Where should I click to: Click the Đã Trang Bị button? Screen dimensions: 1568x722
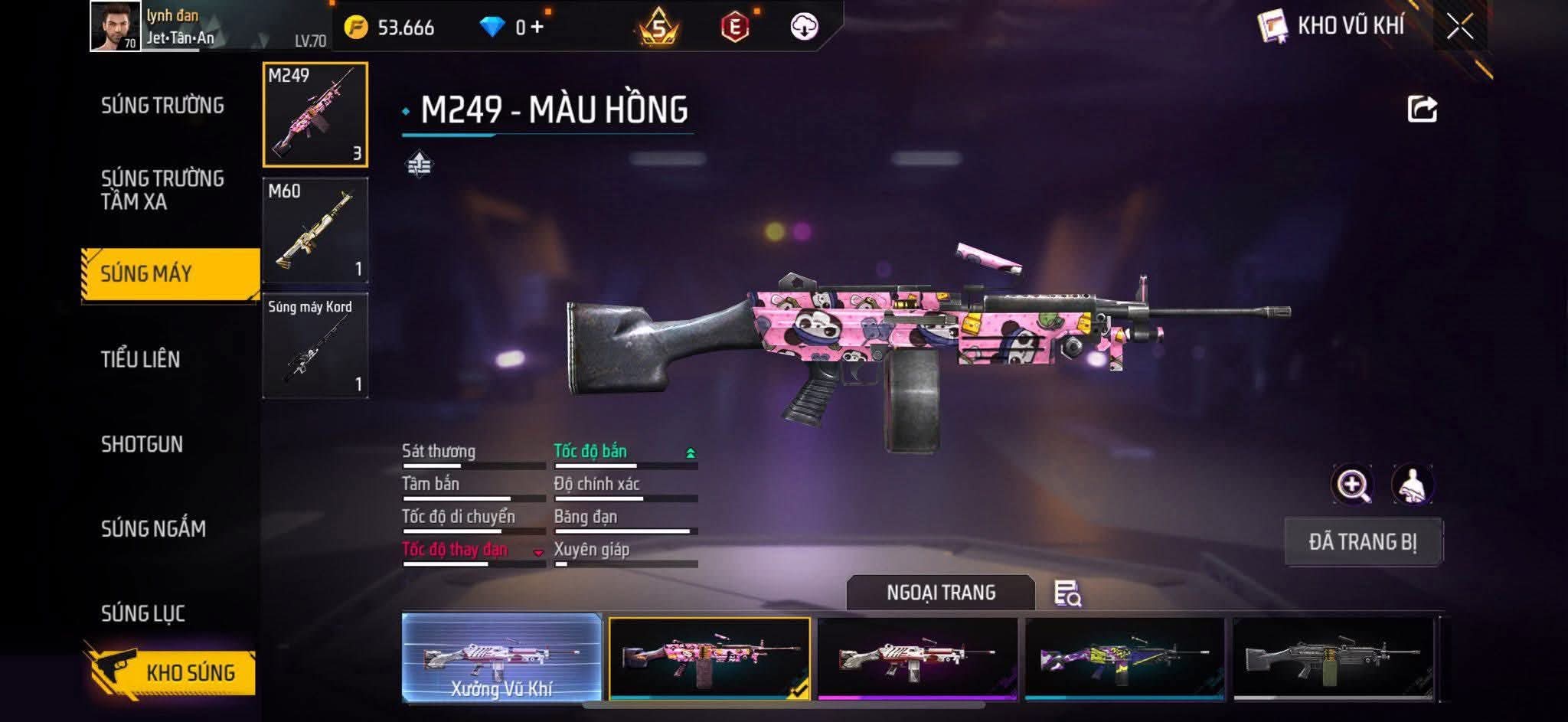pos(1363,542)
